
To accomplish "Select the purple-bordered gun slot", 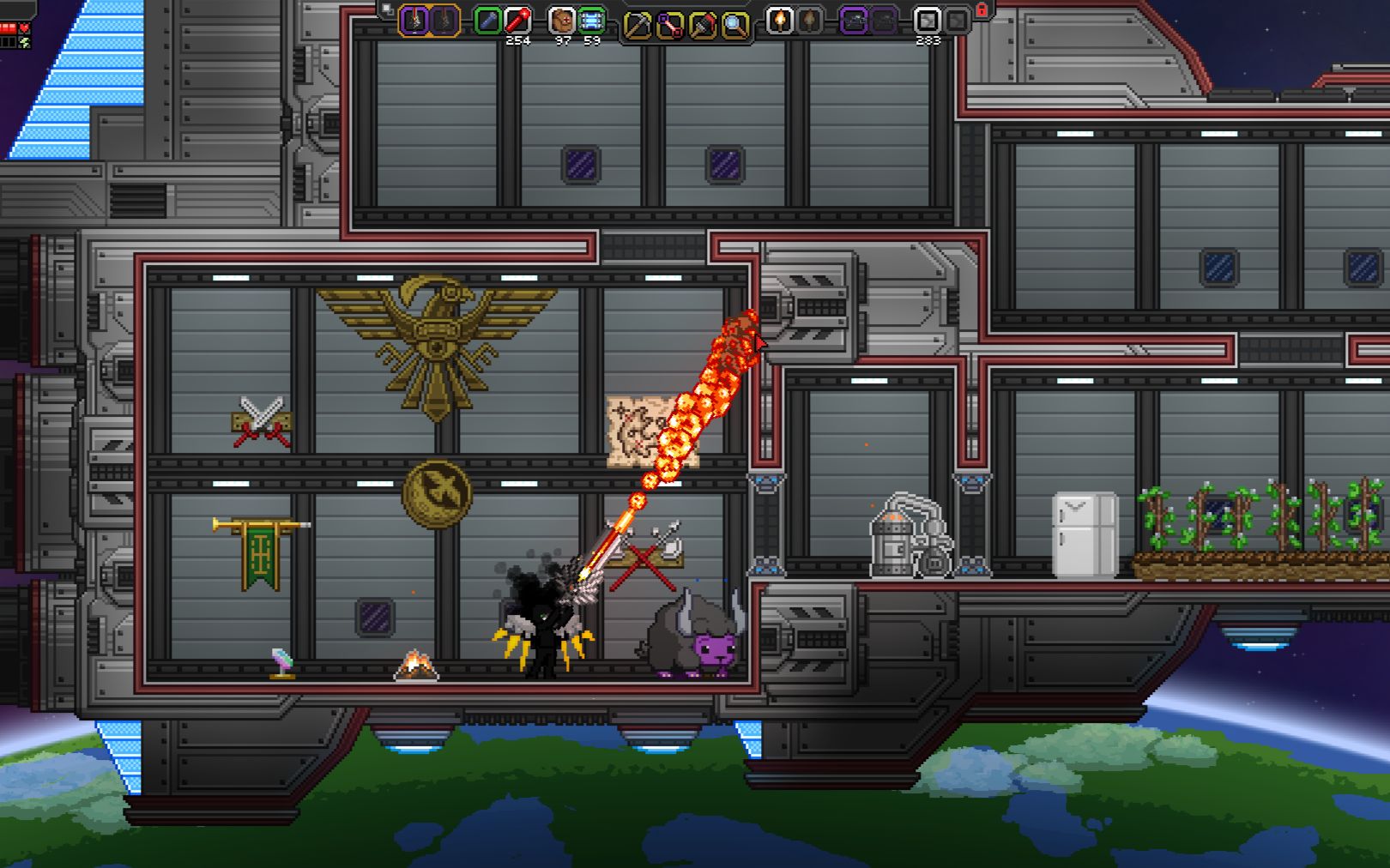I will pos(853,21).
